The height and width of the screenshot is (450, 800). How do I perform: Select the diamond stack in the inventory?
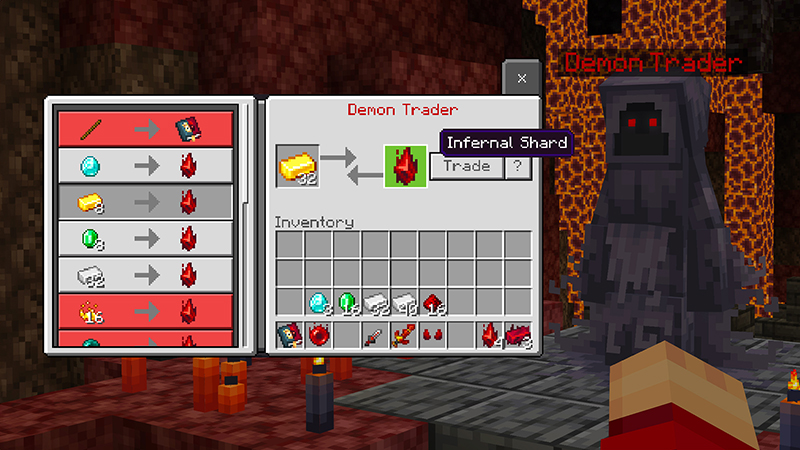[x=318, y=301]
